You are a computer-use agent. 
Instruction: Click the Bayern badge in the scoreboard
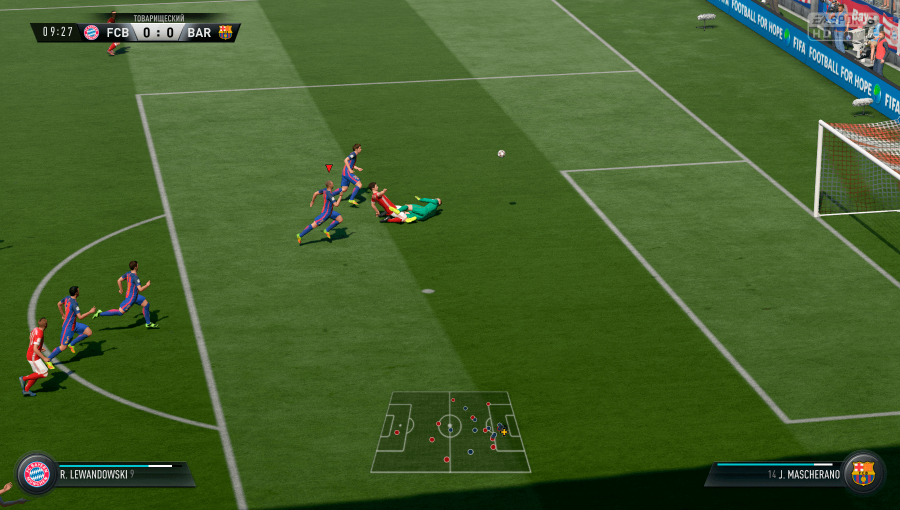92,32
